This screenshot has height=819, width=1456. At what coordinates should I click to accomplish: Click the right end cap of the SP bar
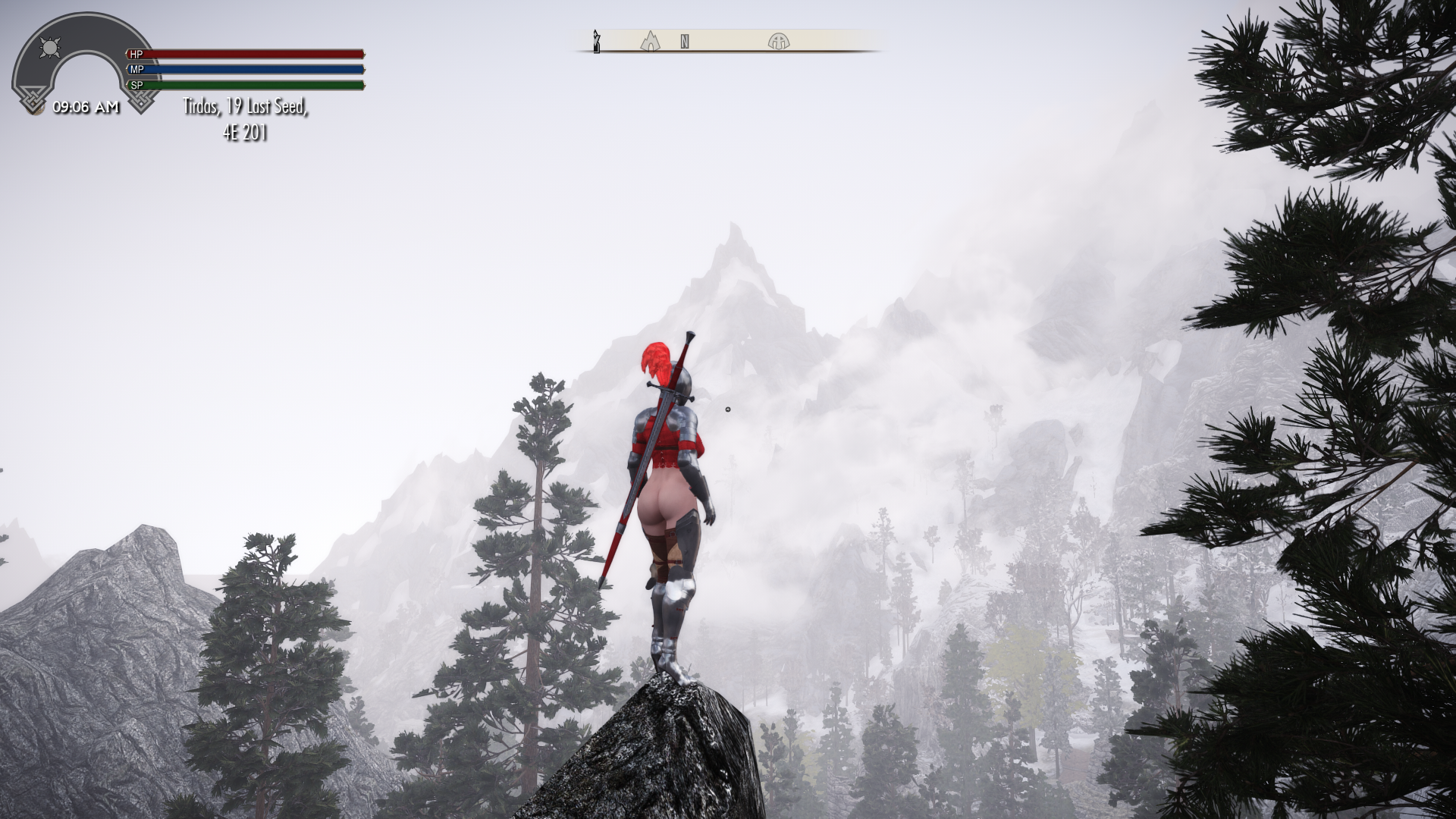[363, 84]
